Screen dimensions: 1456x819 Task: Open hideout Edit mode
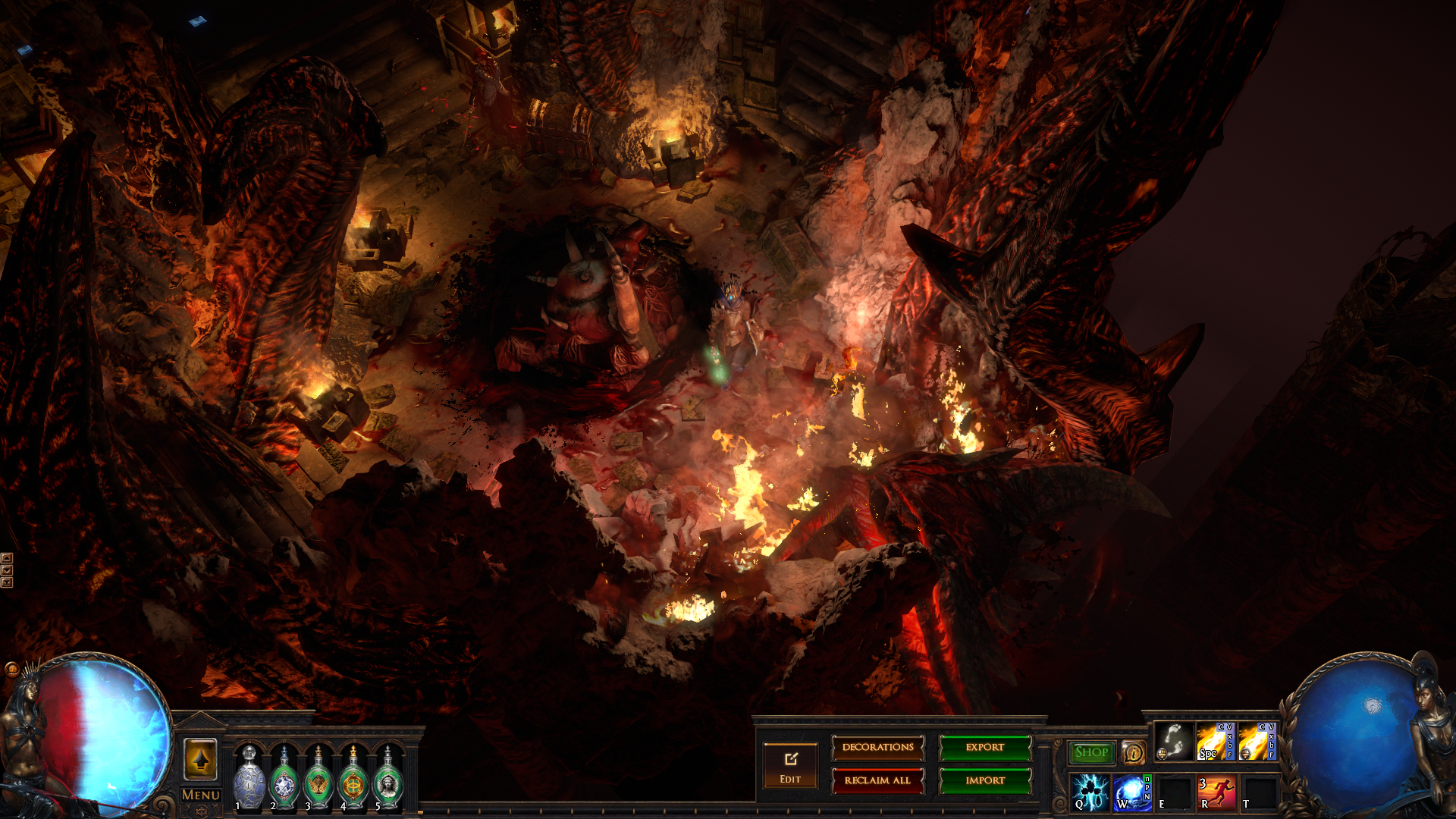click(x=790, y=764)
